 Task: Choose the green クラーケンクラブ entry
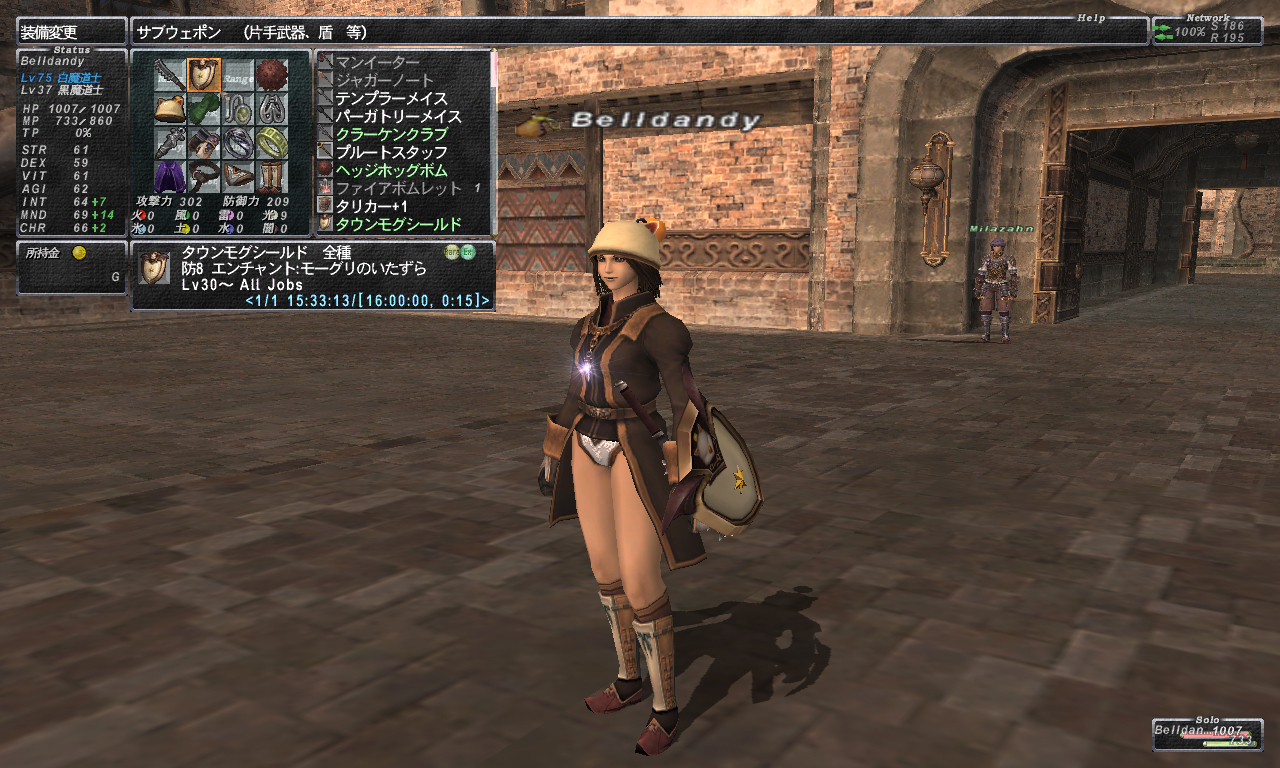point(391,134)
